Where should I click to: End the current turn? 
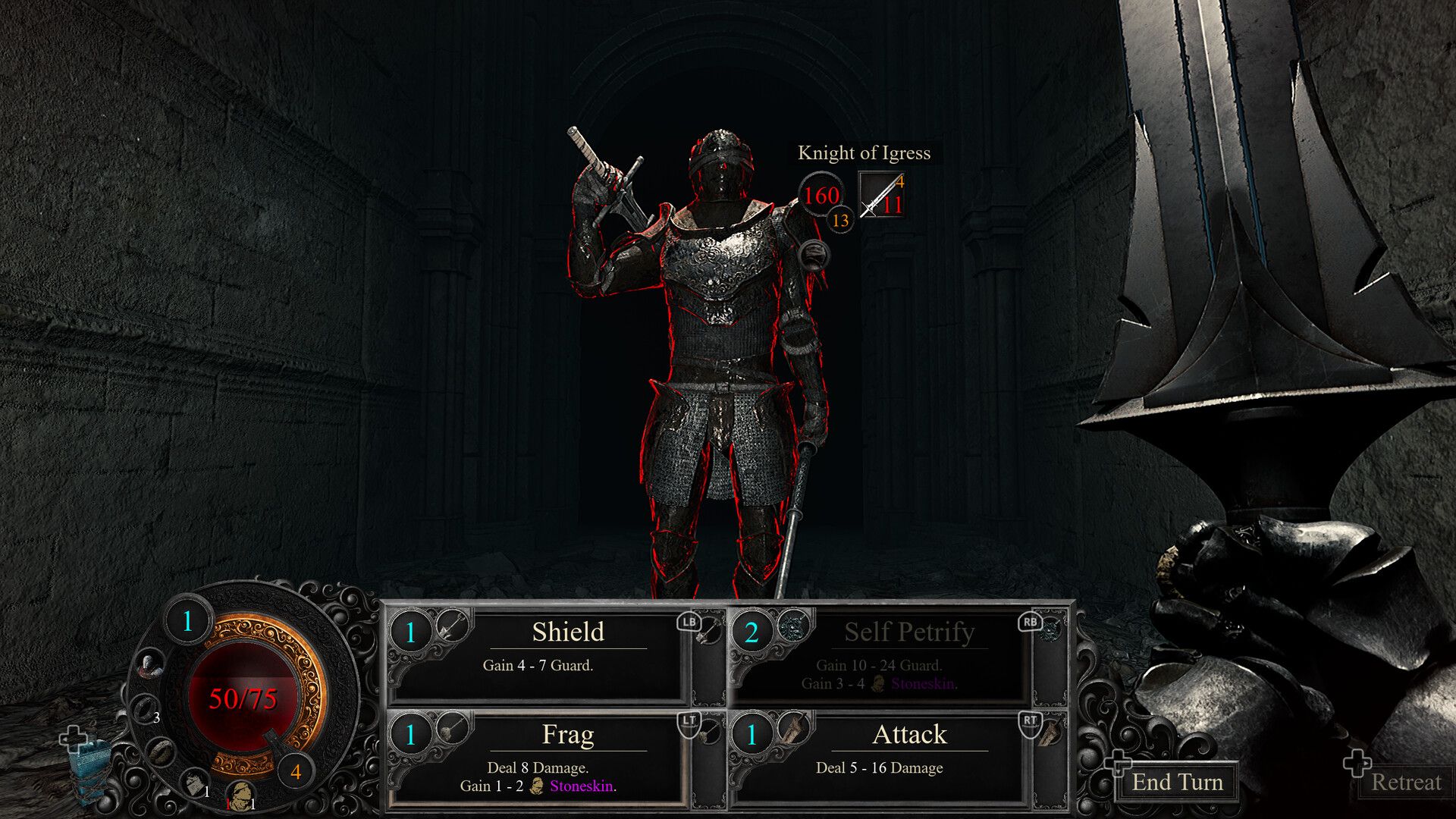click(x=1177, y=782)
